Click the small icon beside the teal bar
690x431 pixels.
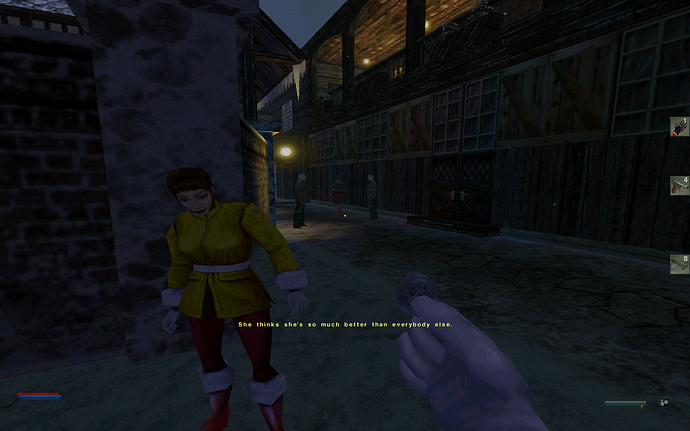point(663,403)
